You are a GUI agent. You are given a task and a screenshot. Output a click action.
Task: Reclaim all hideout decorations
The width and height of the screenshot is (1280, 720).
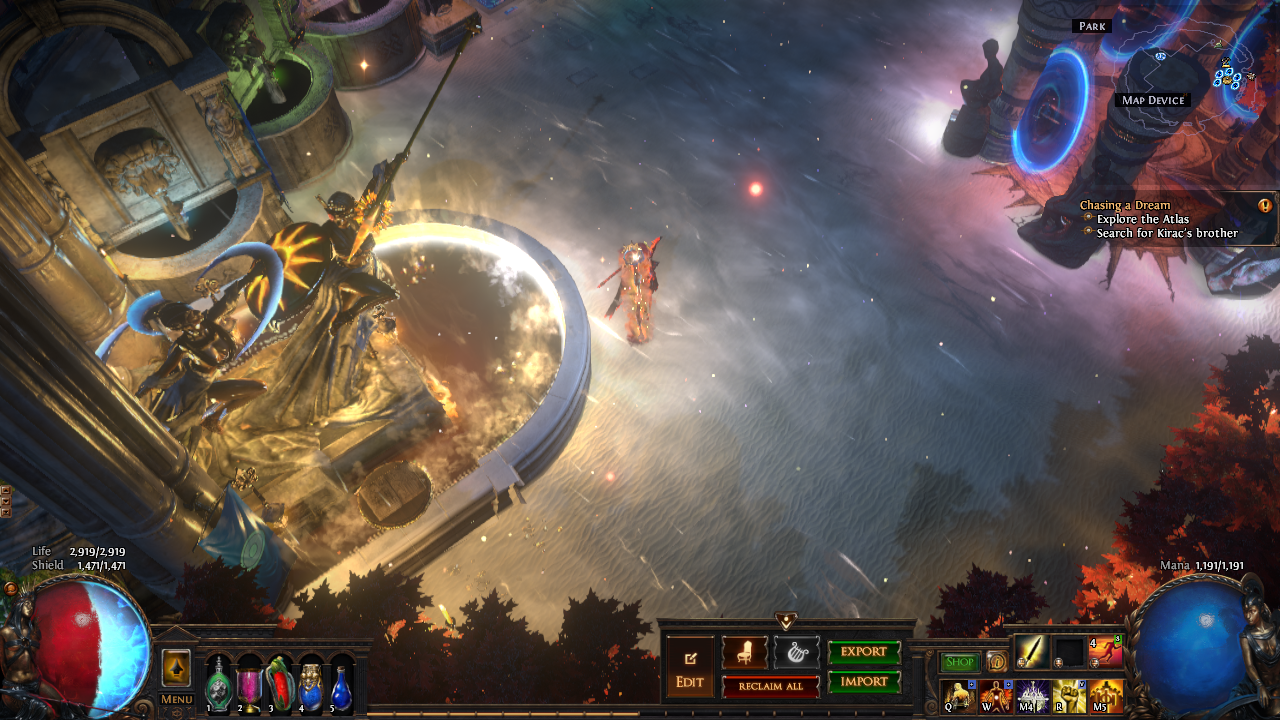[771, 687]
